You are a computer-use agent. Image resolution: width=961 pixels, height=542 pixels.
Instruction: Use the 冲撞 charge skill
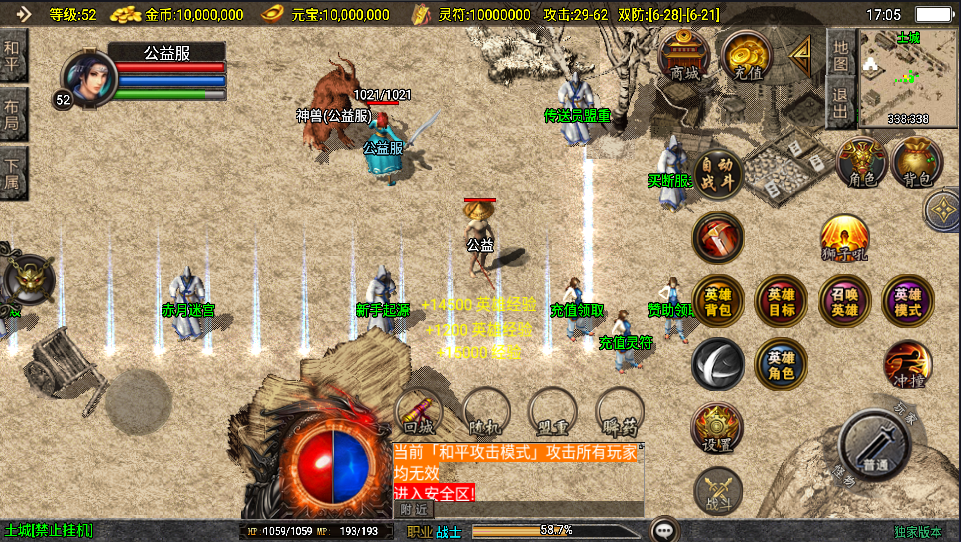click(x=908, y=364)
